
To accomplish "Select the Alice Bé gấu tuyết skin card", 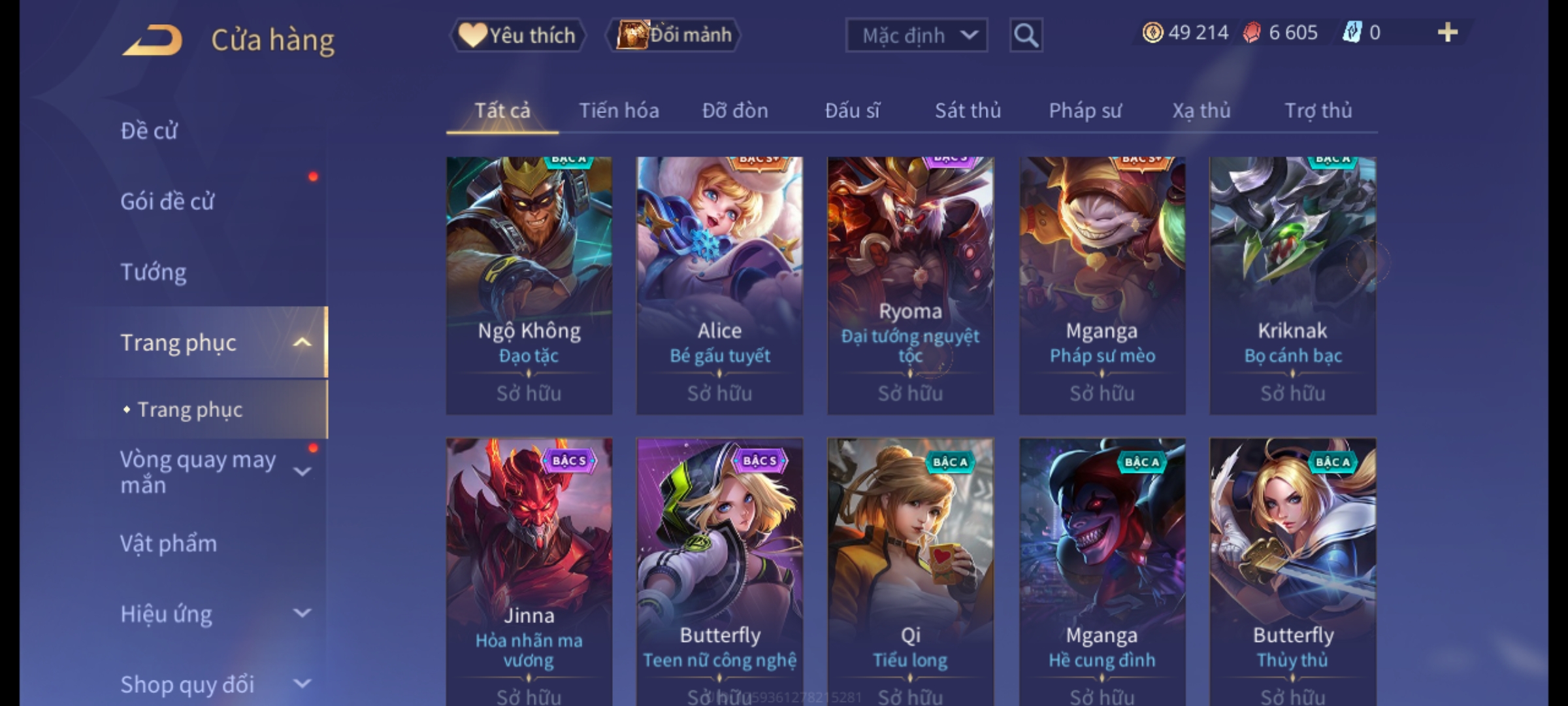I will (719, 285).
